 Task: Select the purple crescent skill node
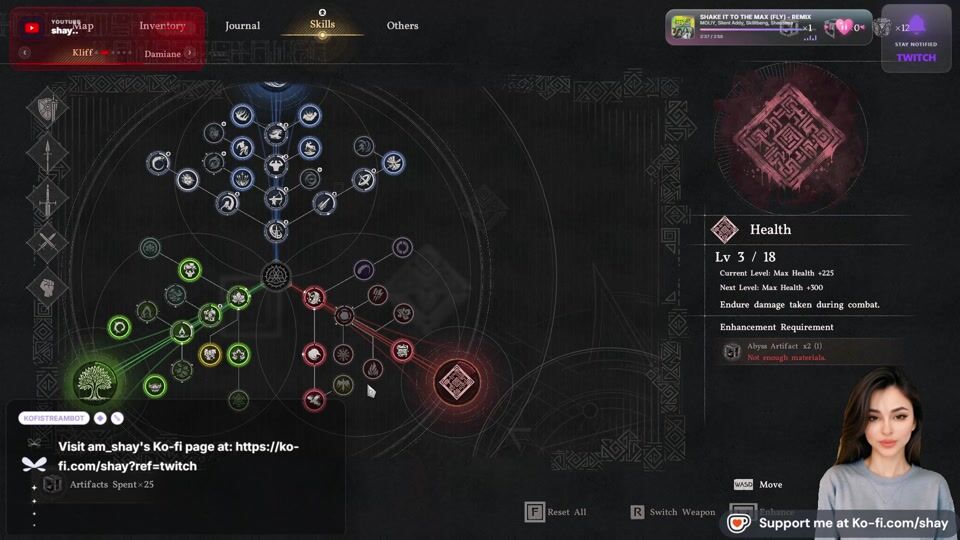(364, 269)
